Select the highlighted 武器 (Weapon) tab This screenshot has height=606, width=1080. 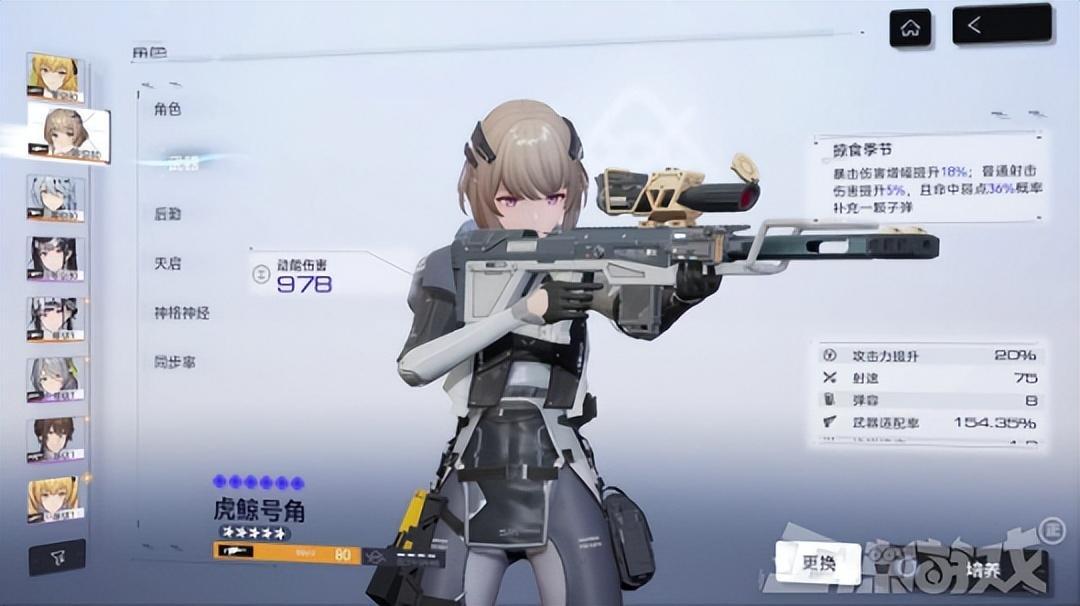(x=182, y=162)
